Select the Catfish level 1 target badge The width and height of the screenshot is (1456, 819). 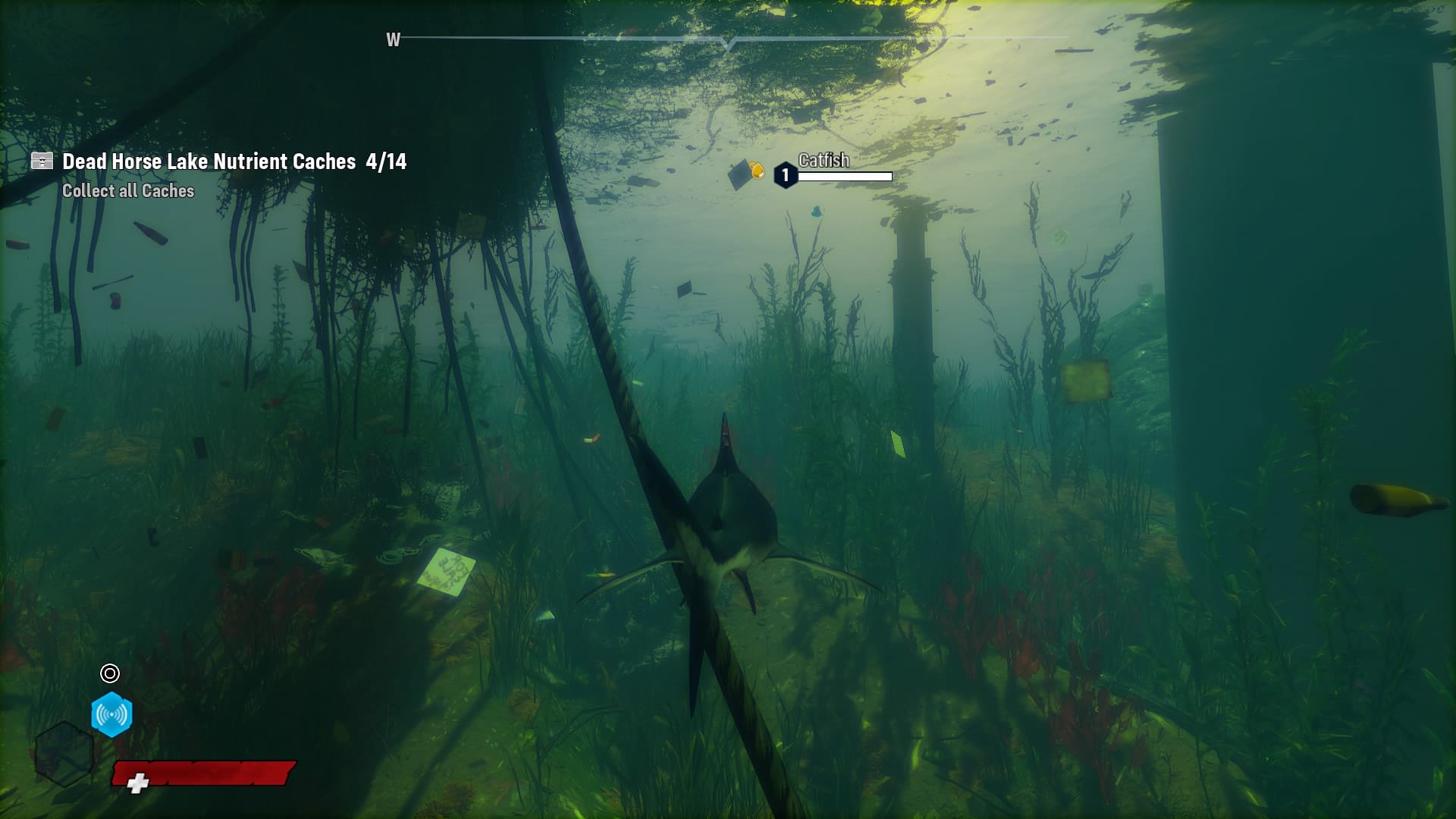point(785,175)
